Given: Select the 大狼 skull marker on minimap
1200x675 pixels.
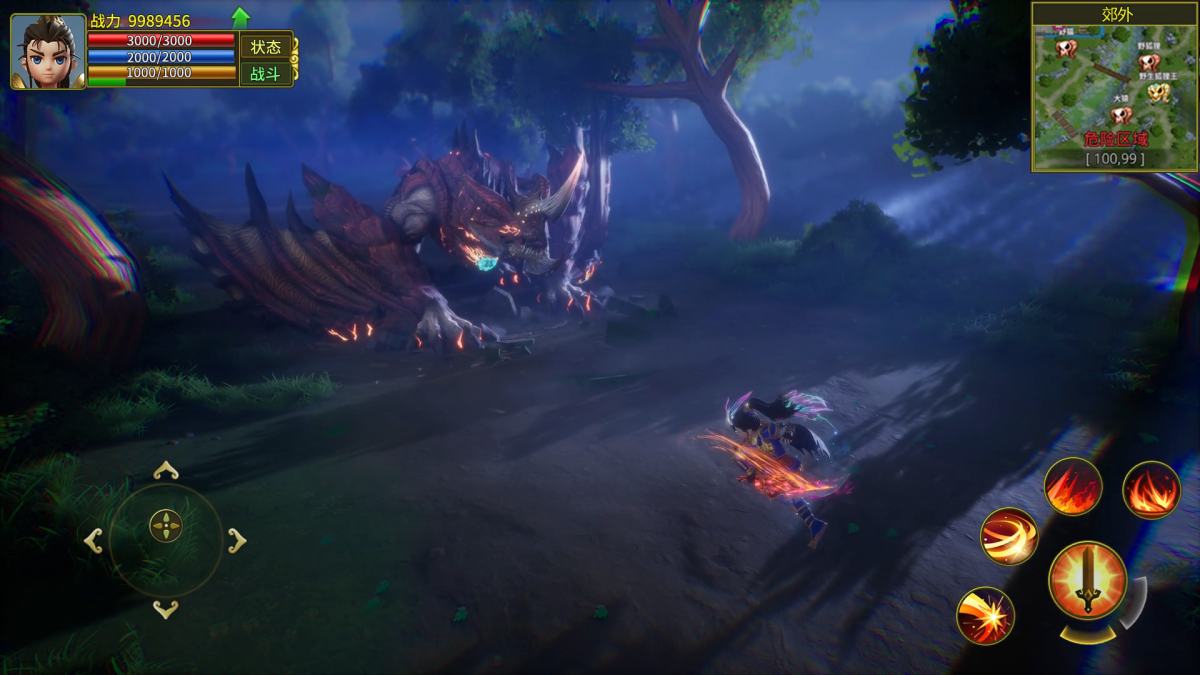Looking at the screenshot, I should pos(1120,115).
